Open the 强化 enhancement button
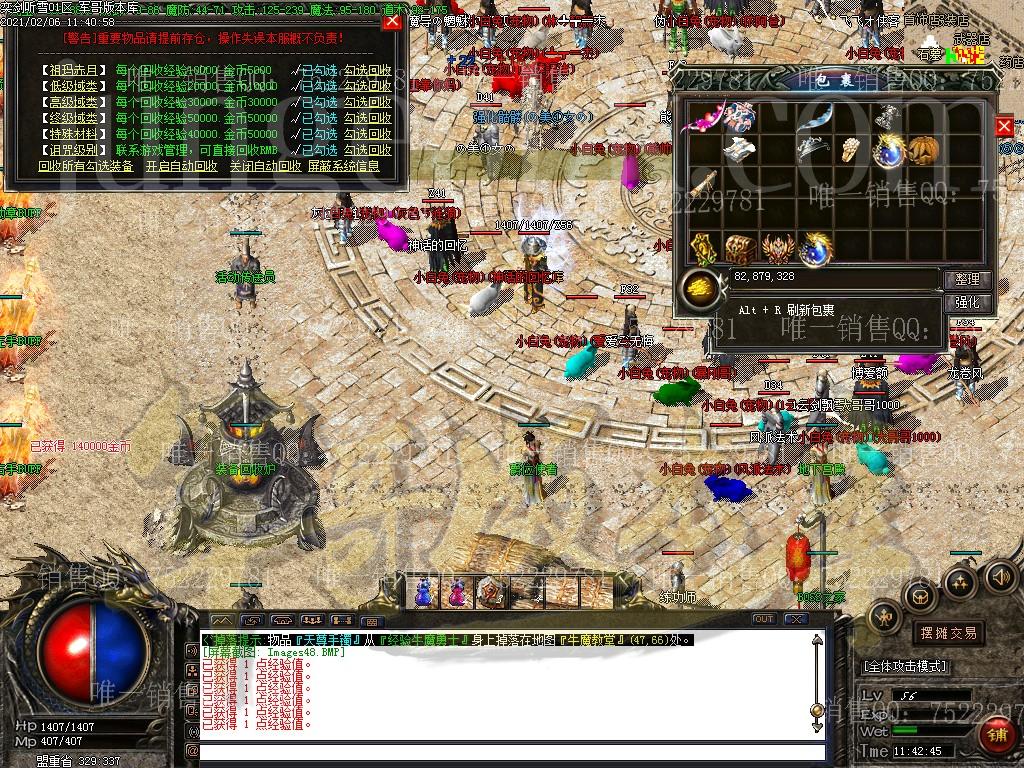Viewport: 1024px width, 768px height. [967, 302]
